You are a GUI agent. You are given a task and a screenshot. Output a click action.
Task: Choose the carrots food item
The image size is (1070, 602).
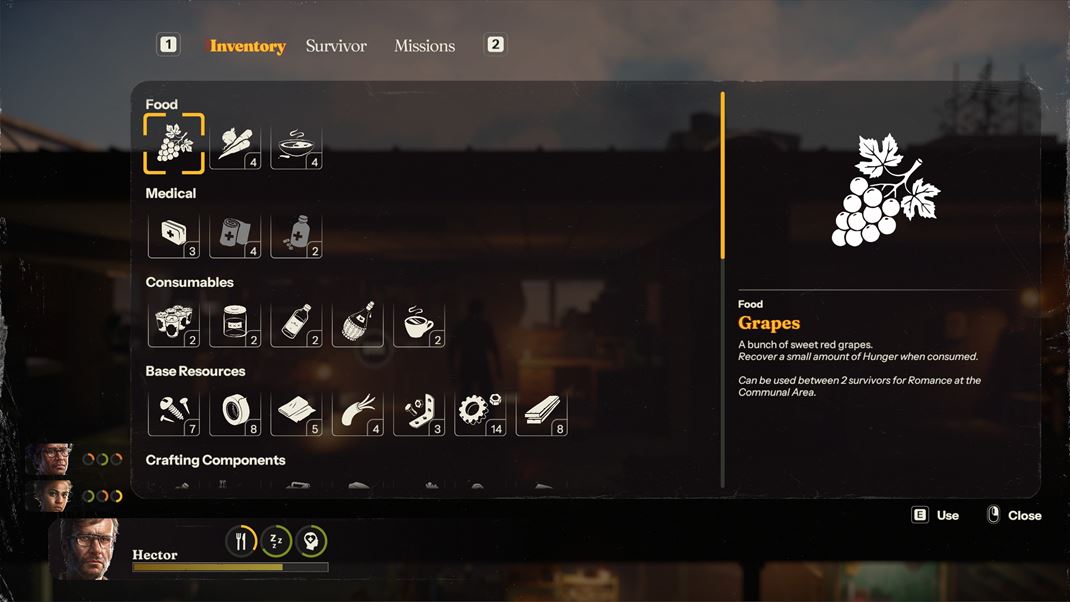pos(235,146)
